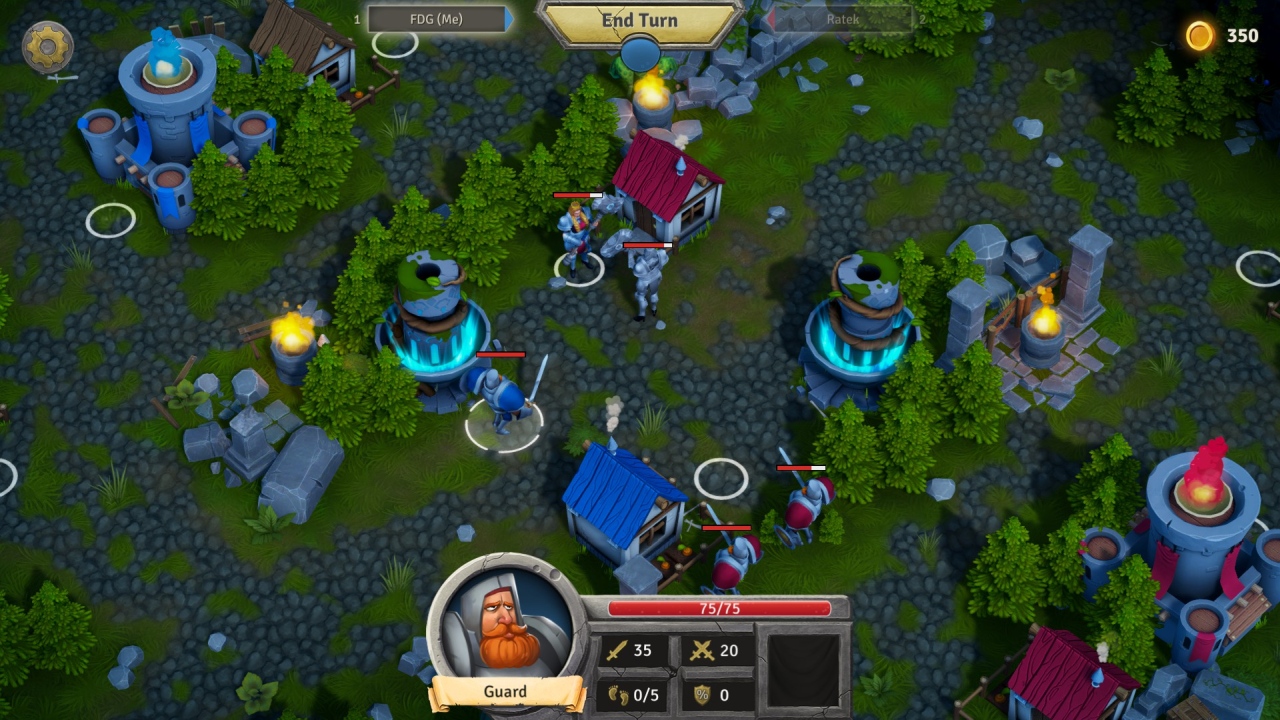This screenshot has width=1280, height=720.
Task: Click the sword attack stat icon
Action: [617, 651]
